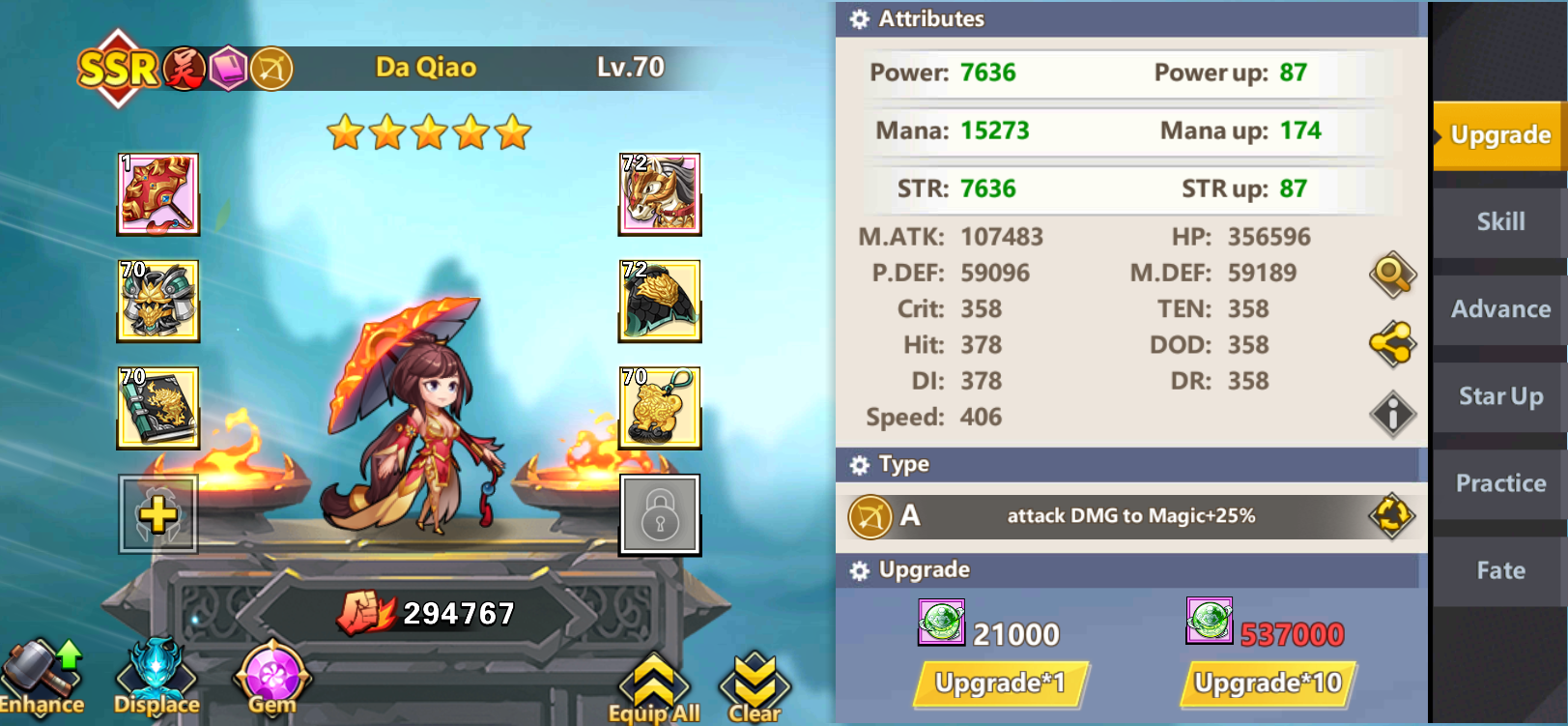Click the magnifier preview icon
Screen dimensions: 1568x726
[1391, 275]
